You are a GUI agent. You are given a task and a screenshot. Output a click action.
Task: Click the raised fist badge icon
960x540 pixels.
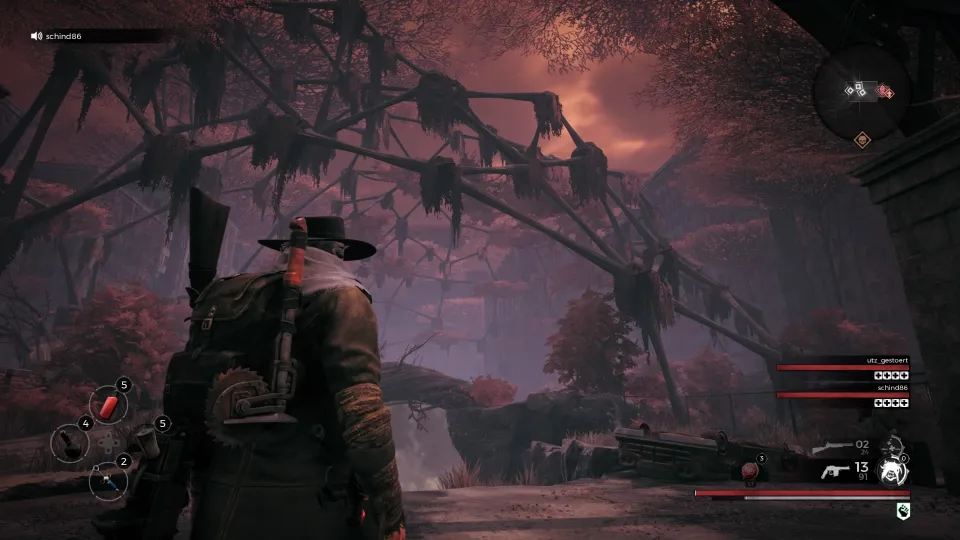point(903,510)
